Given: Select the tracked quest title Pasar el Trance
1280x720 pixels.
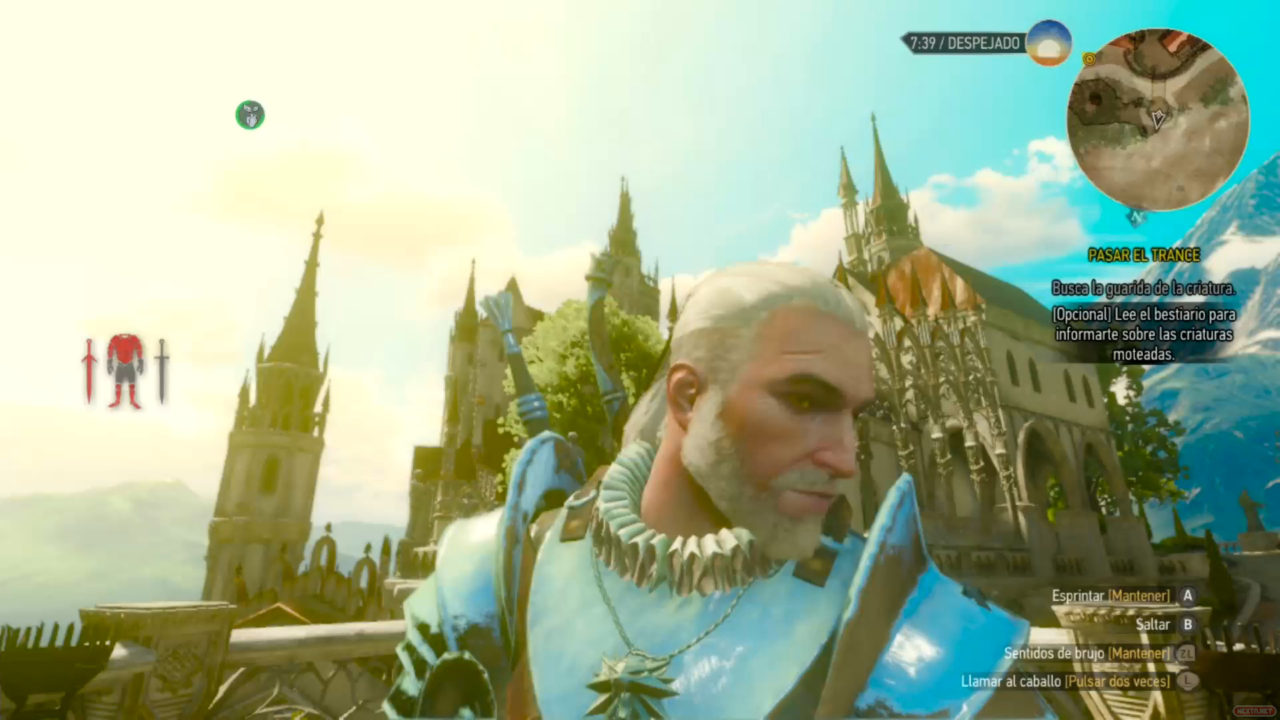Looking at the screenshot, I should click(x=1143, y=255).
